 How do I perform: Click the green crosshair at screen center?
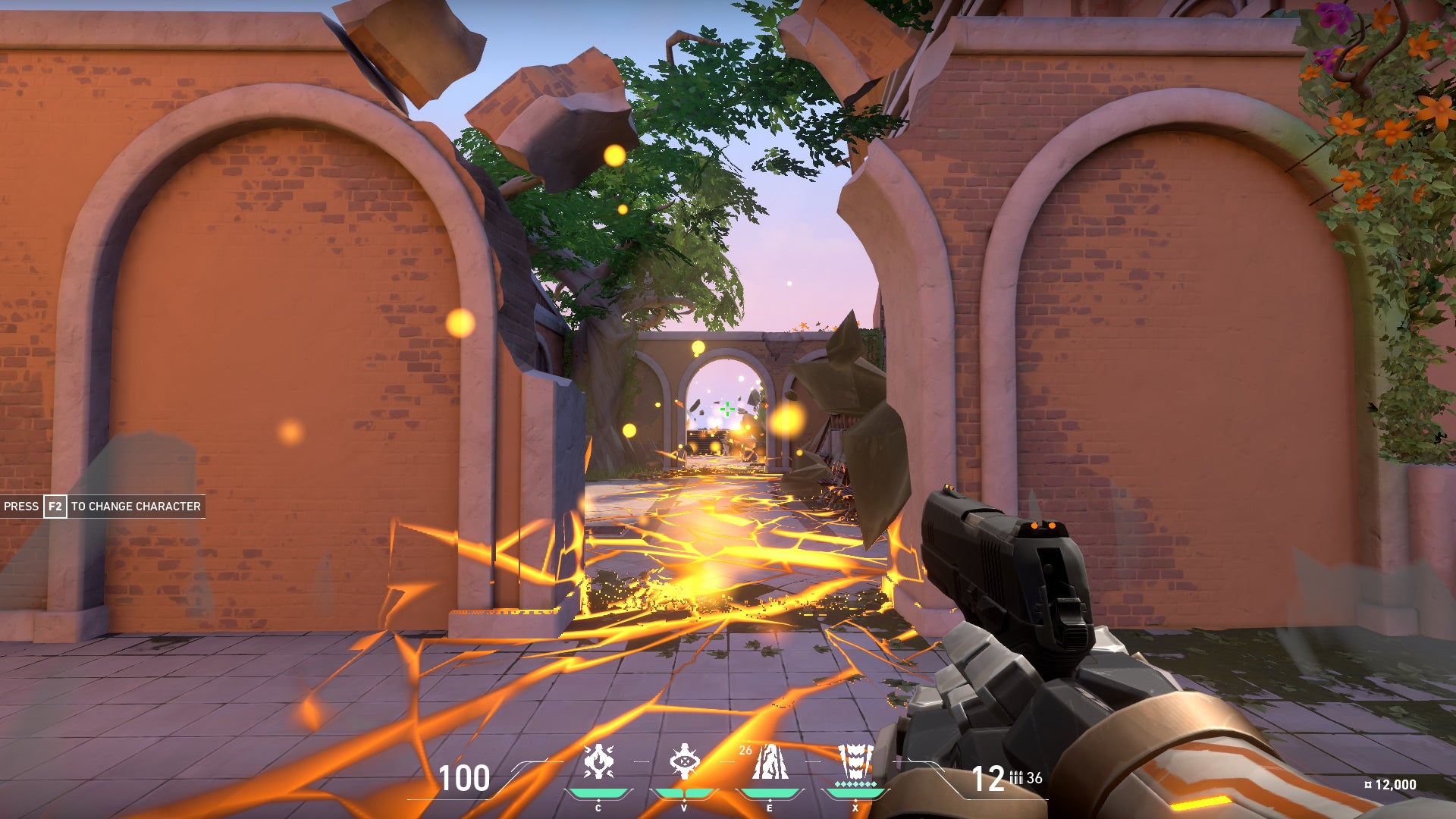[726, 409]
